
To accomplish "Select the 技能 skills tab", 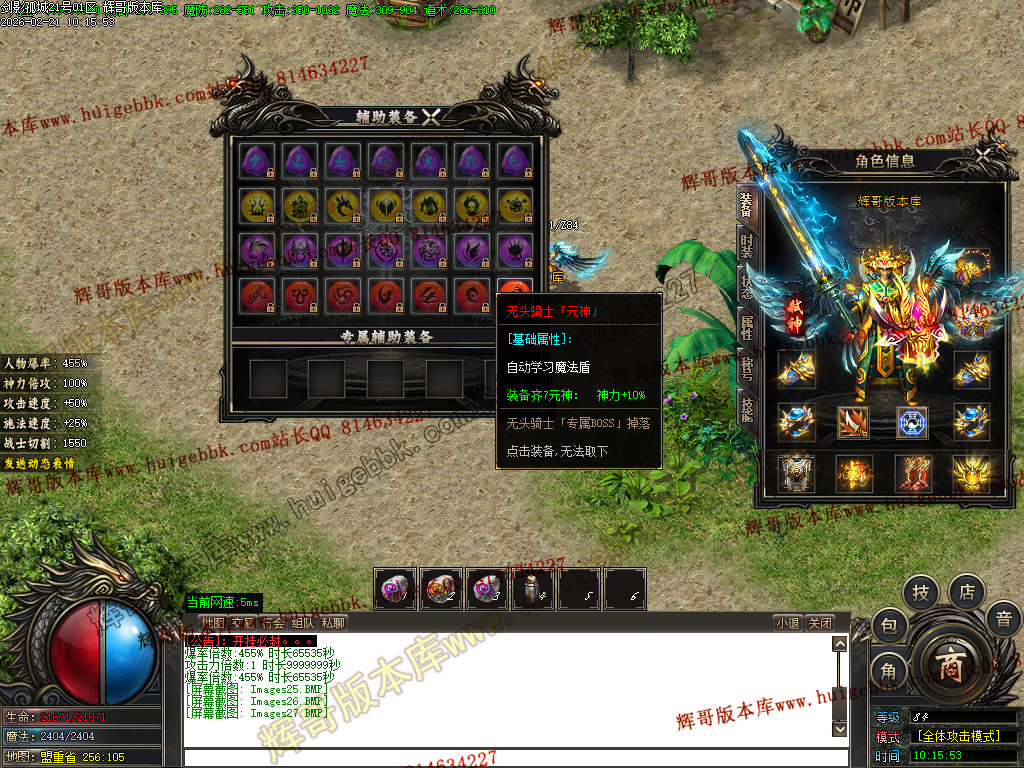I will pos(746,408).
